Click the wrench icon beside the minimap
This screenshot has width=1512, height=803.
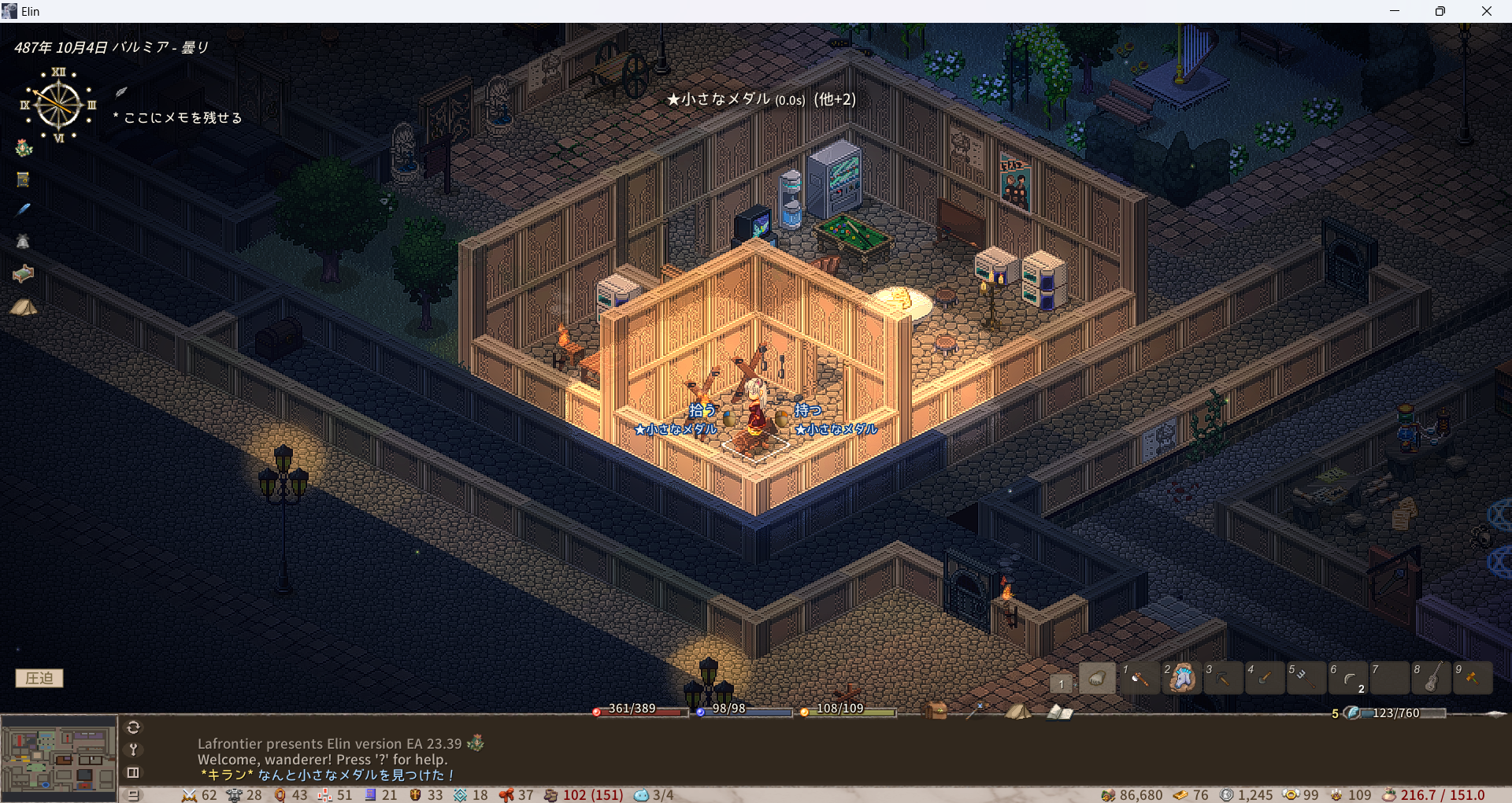(x=133, y=749)
